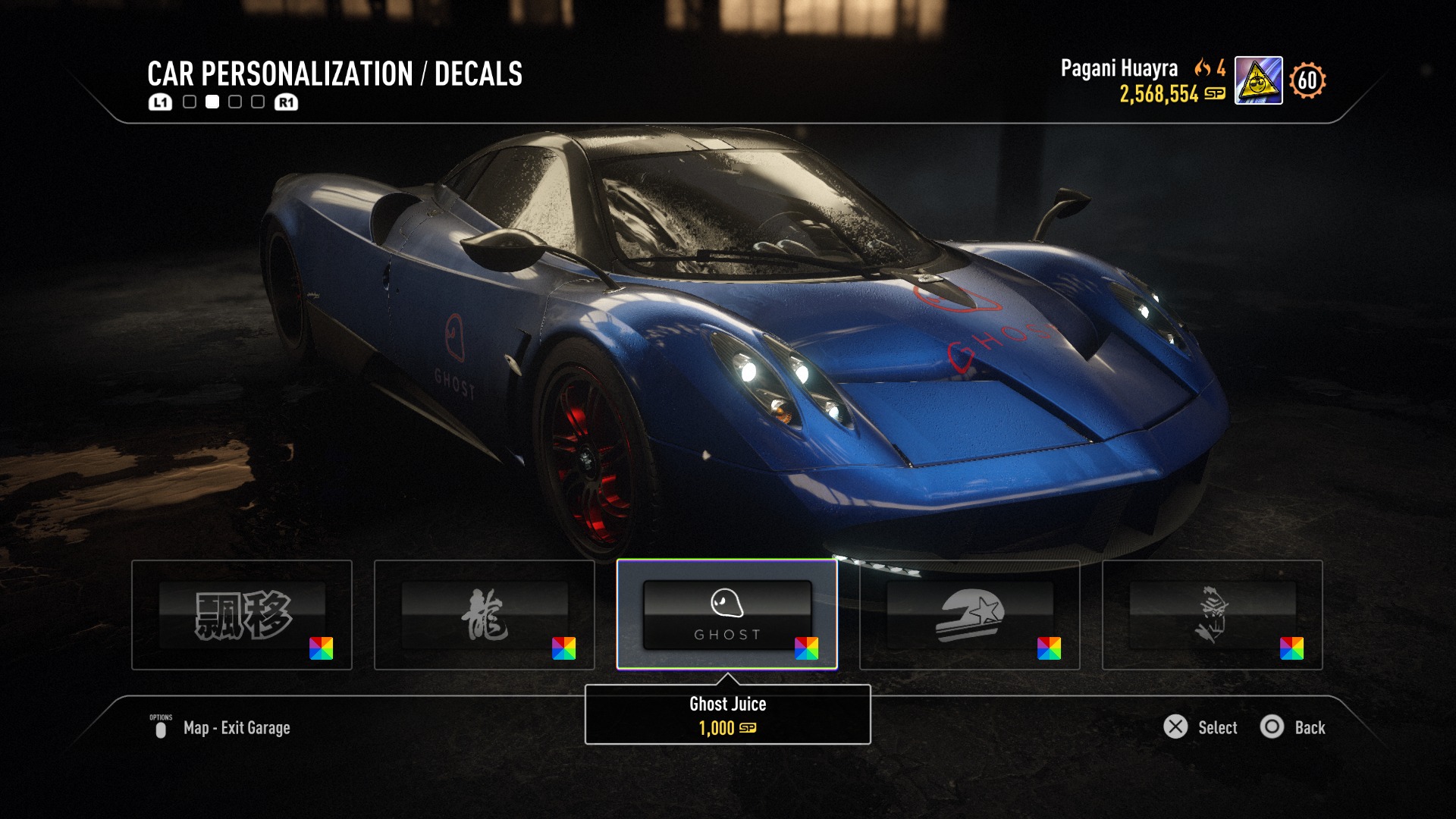
Task: Pick the two-character kanji drift decal
Action: click(241, 614)
